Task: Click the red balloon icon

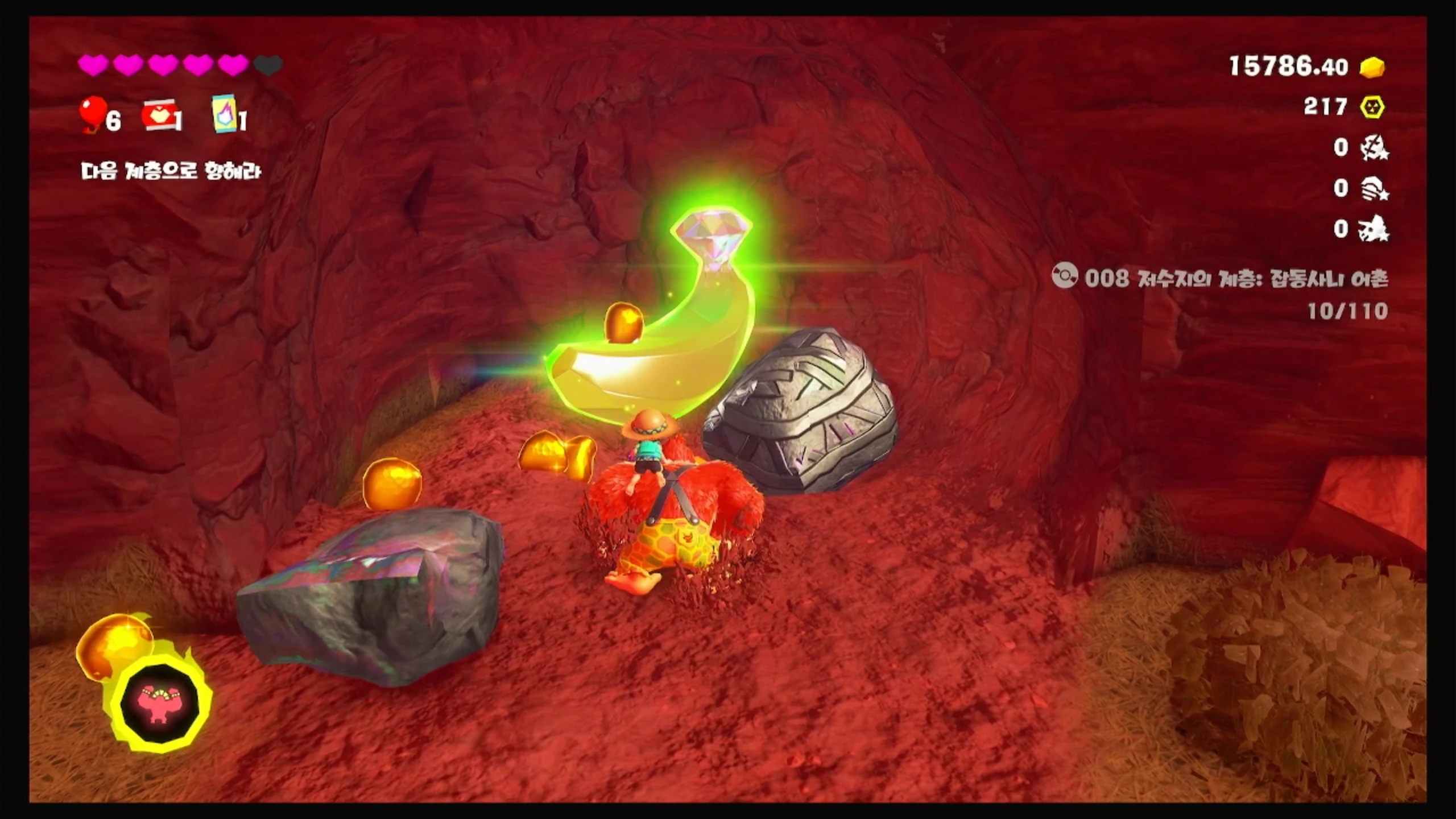Action: [x=94, y=114]
